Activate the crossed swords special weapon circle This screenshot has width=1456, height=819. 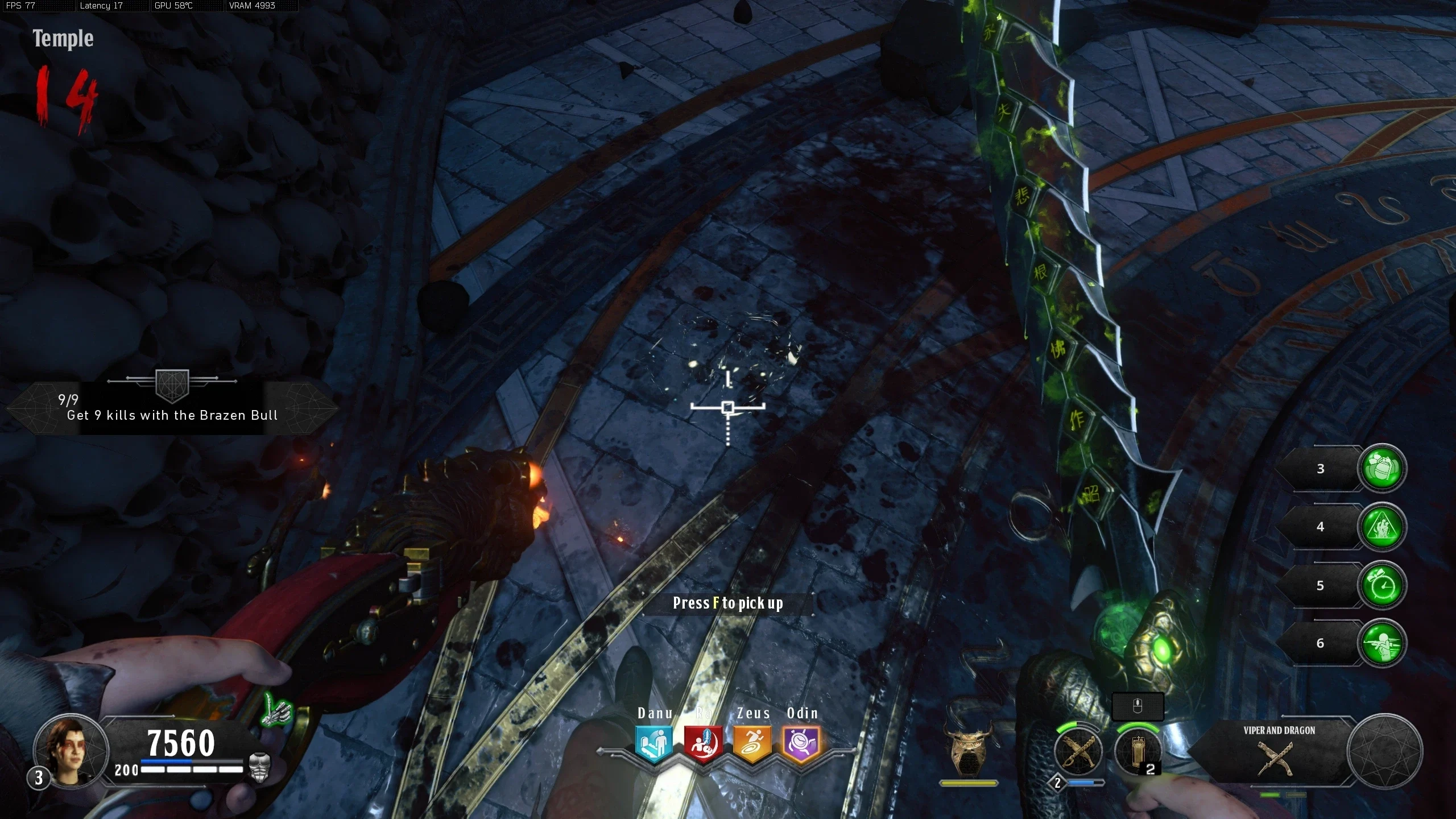[x=1077, y=752]
